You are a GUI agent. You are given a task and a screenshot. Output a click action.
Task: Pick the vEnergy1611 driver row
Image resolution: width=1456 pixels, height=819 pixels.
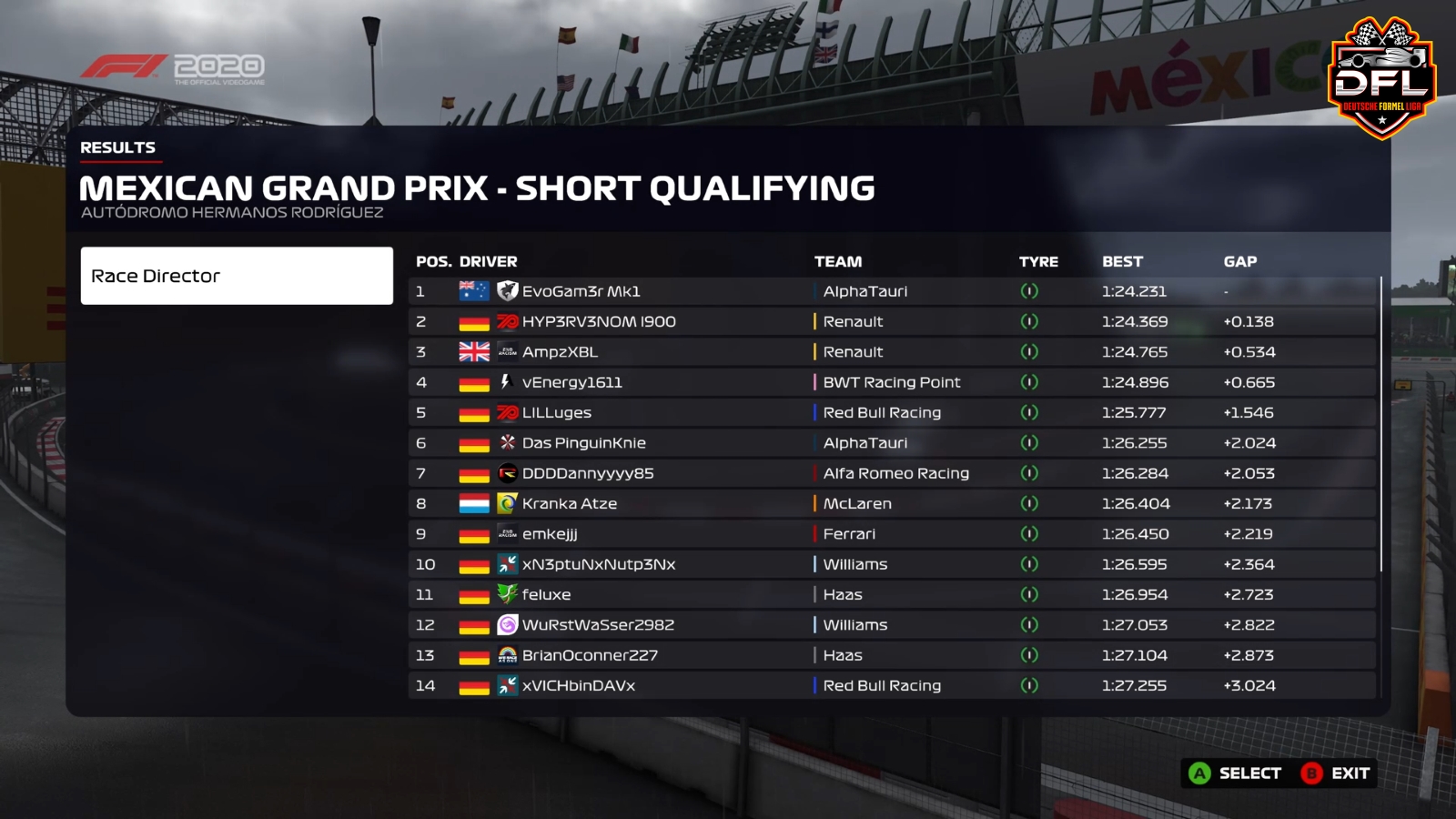(x=571, y=382)
